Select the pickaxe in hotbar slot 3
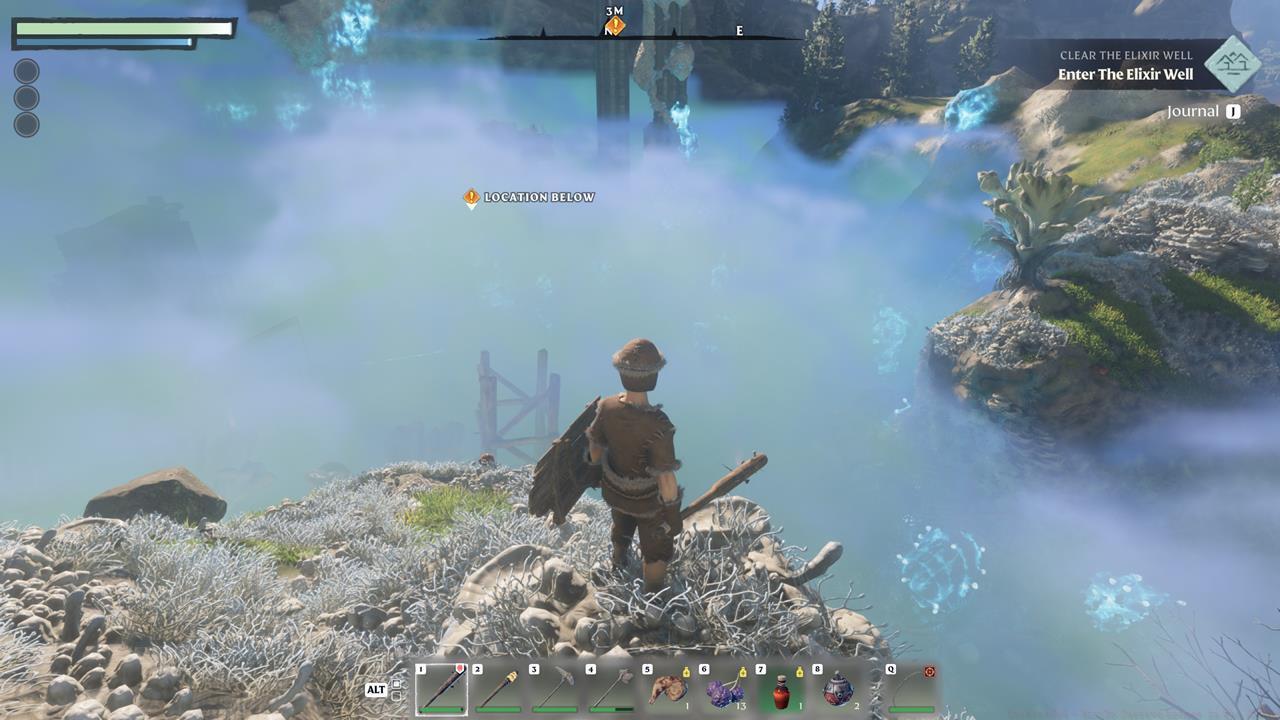Image resolution: width=1280 pixels, height=720 pixels. point(552,688)
